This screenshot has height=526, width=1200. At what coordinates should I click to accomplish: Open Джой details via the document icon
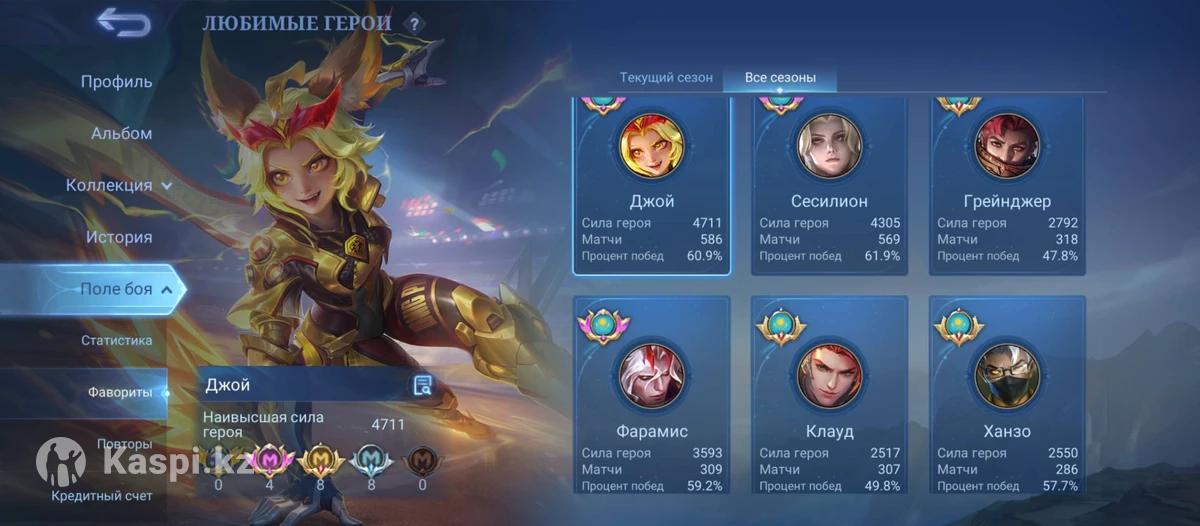click(x=422, y=386)
